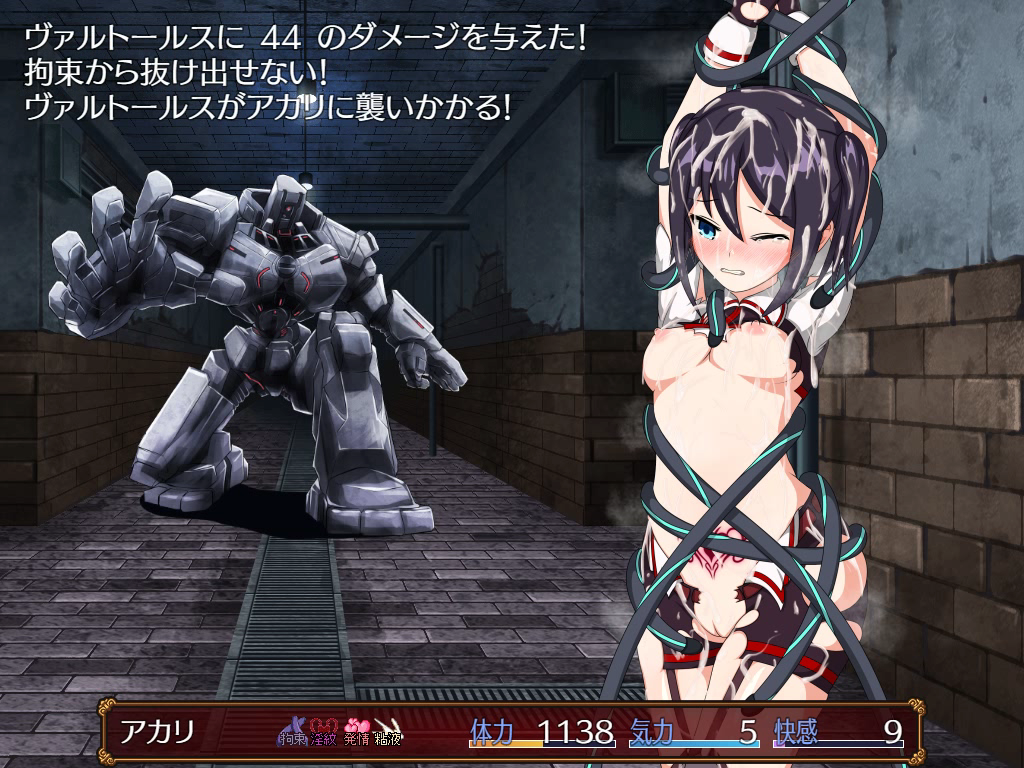Check the 粘液 status effect icon
1024x768 pixels.
click(x=388, y=733)
